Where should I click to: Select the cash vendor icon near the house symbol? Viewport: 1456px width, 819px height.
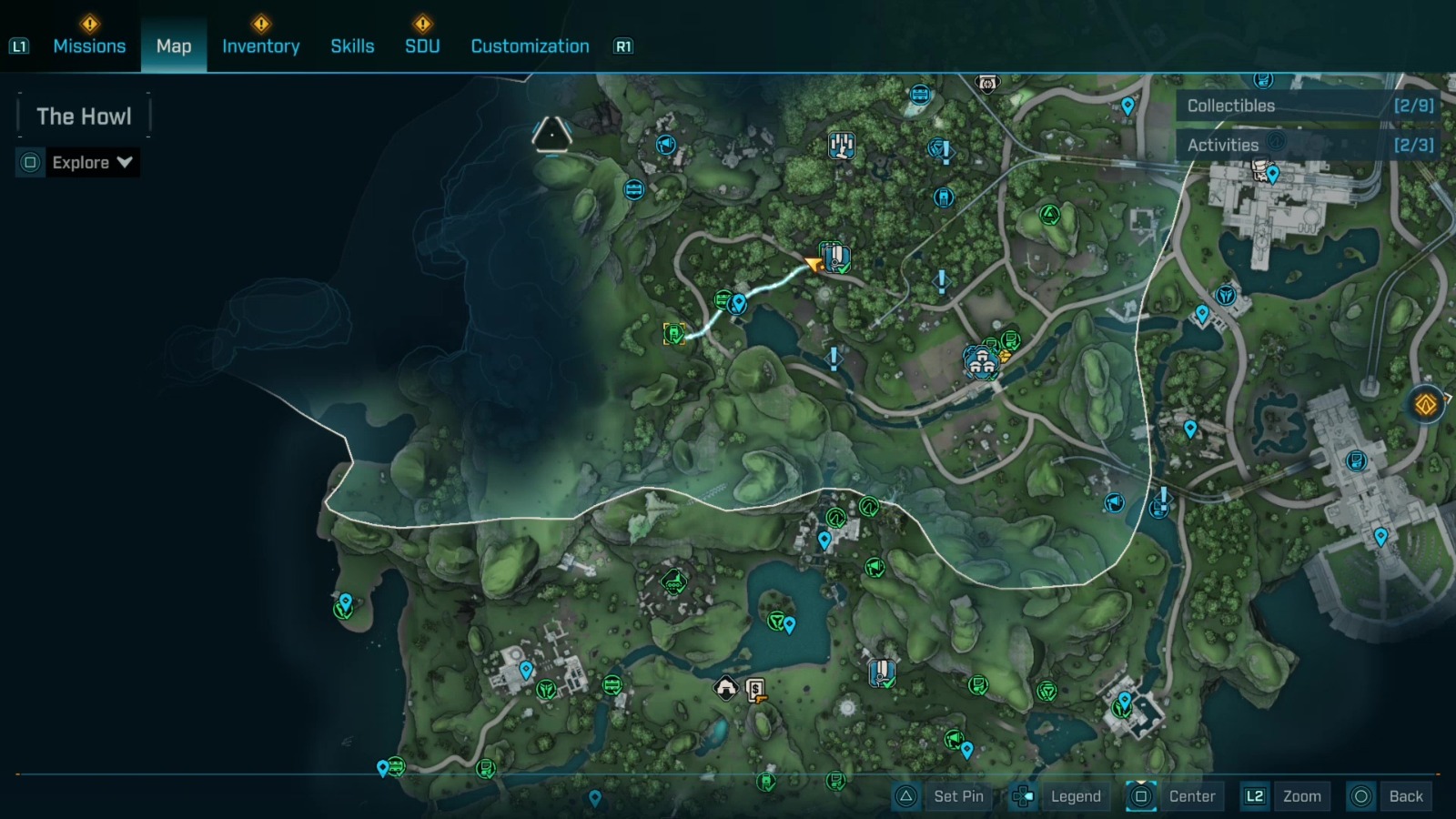coord(754,689)
